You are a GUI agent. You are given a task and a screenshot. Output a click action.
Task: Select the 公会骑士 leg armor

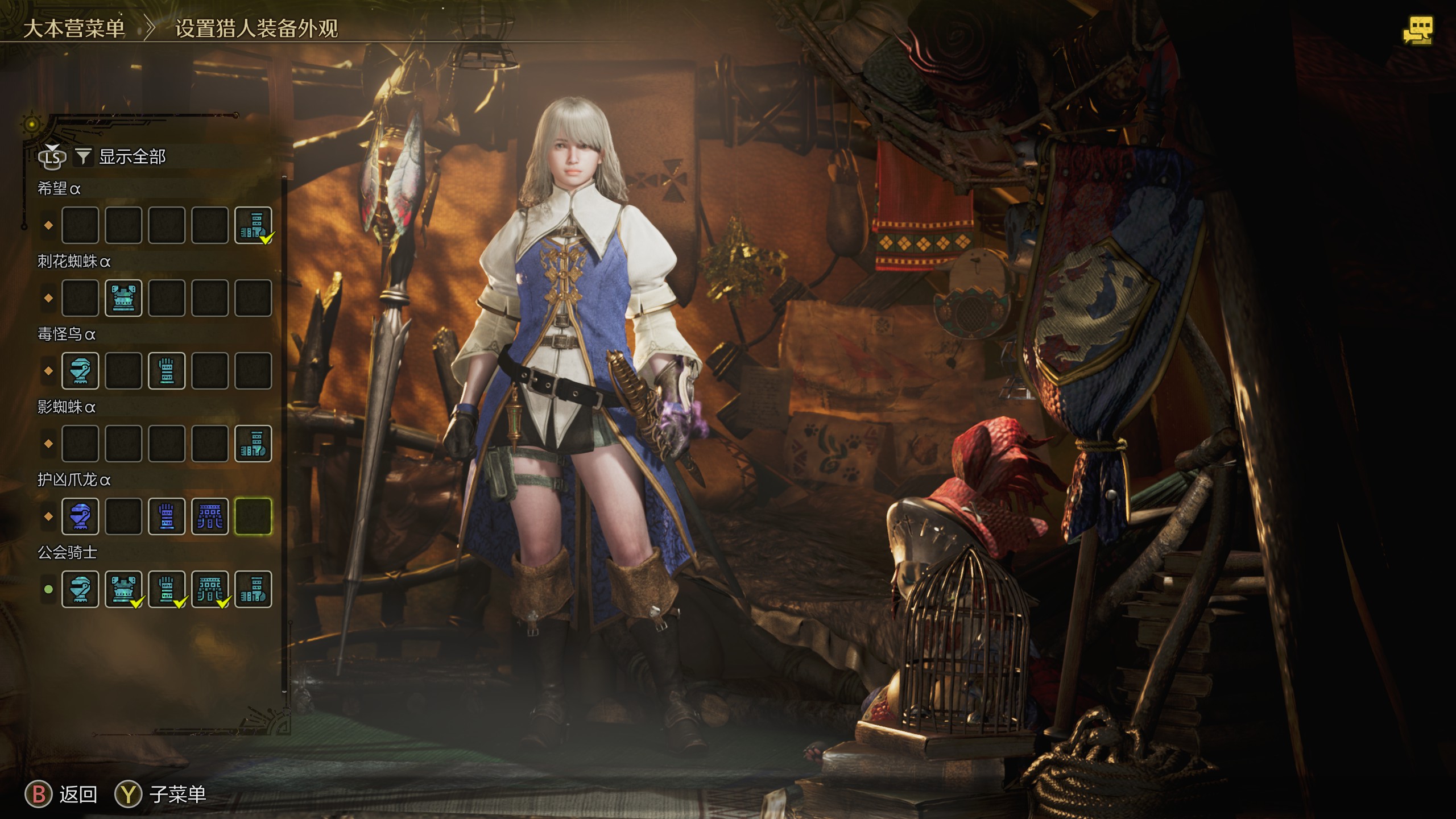pyautogui.click(x=253, y=589)
